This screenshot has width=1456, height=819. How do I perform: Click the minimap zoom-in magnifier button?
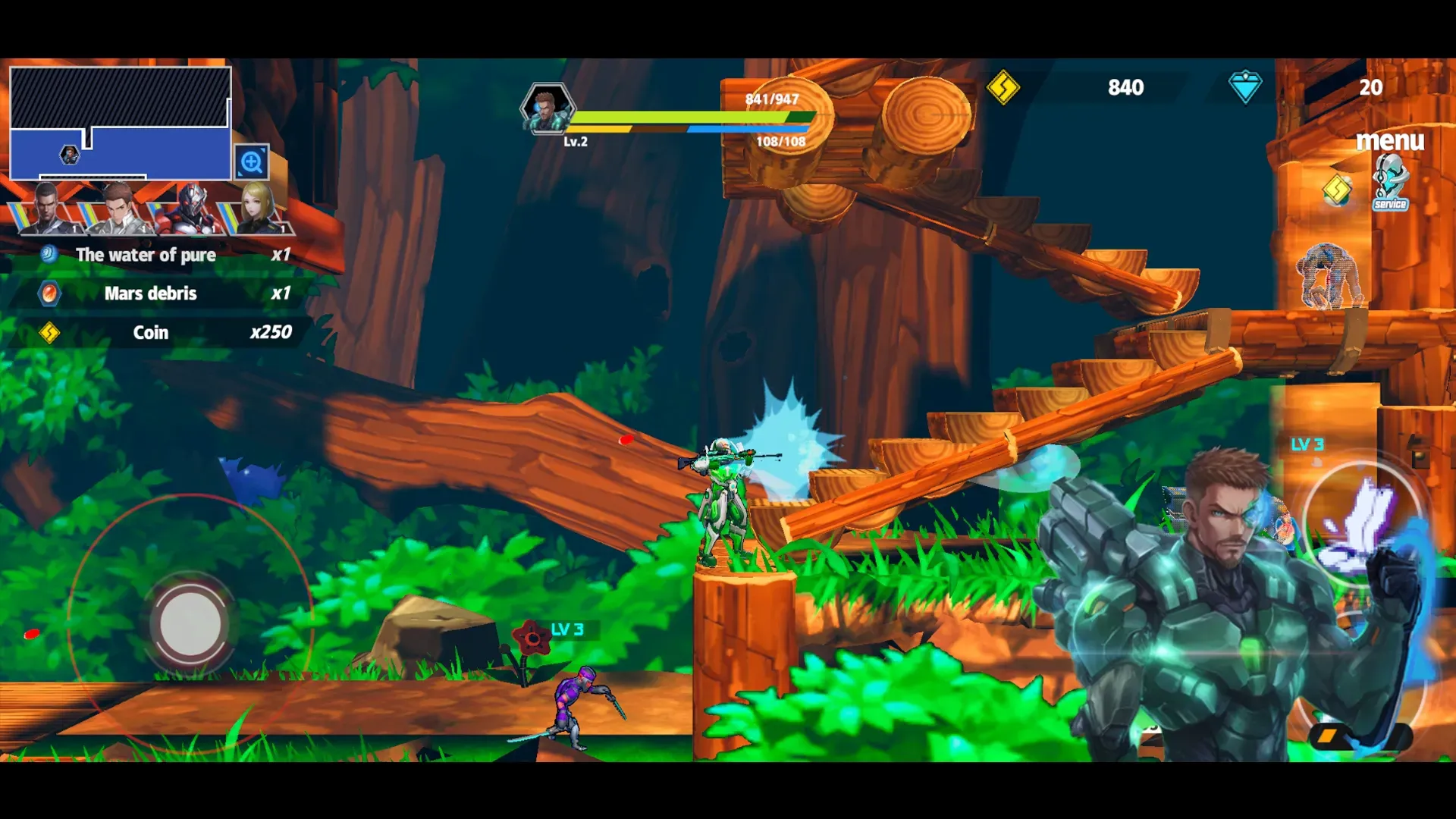pyautogui.click(x=251, y=162)
